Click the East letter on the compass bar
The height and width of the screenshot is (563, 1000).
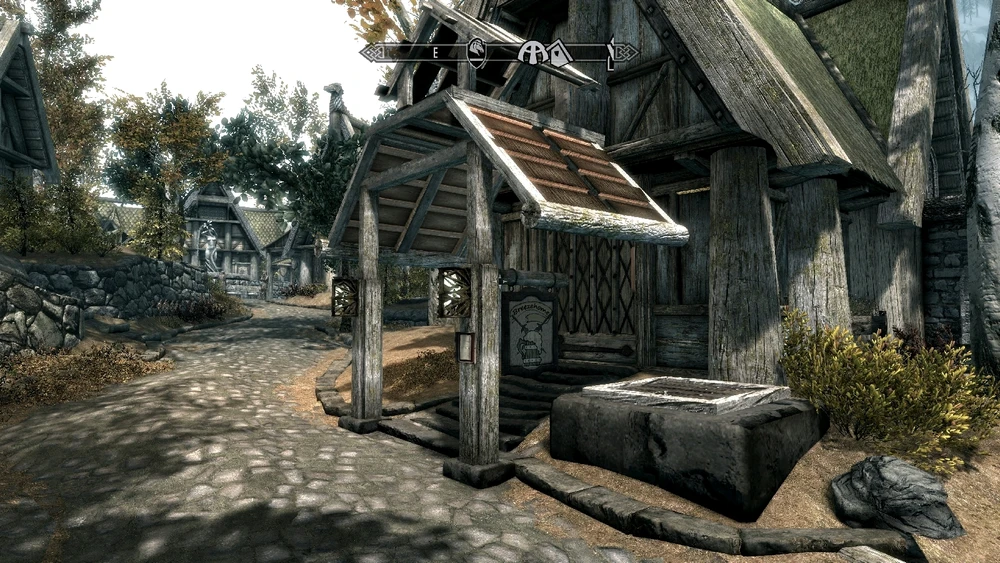(437, 52)
